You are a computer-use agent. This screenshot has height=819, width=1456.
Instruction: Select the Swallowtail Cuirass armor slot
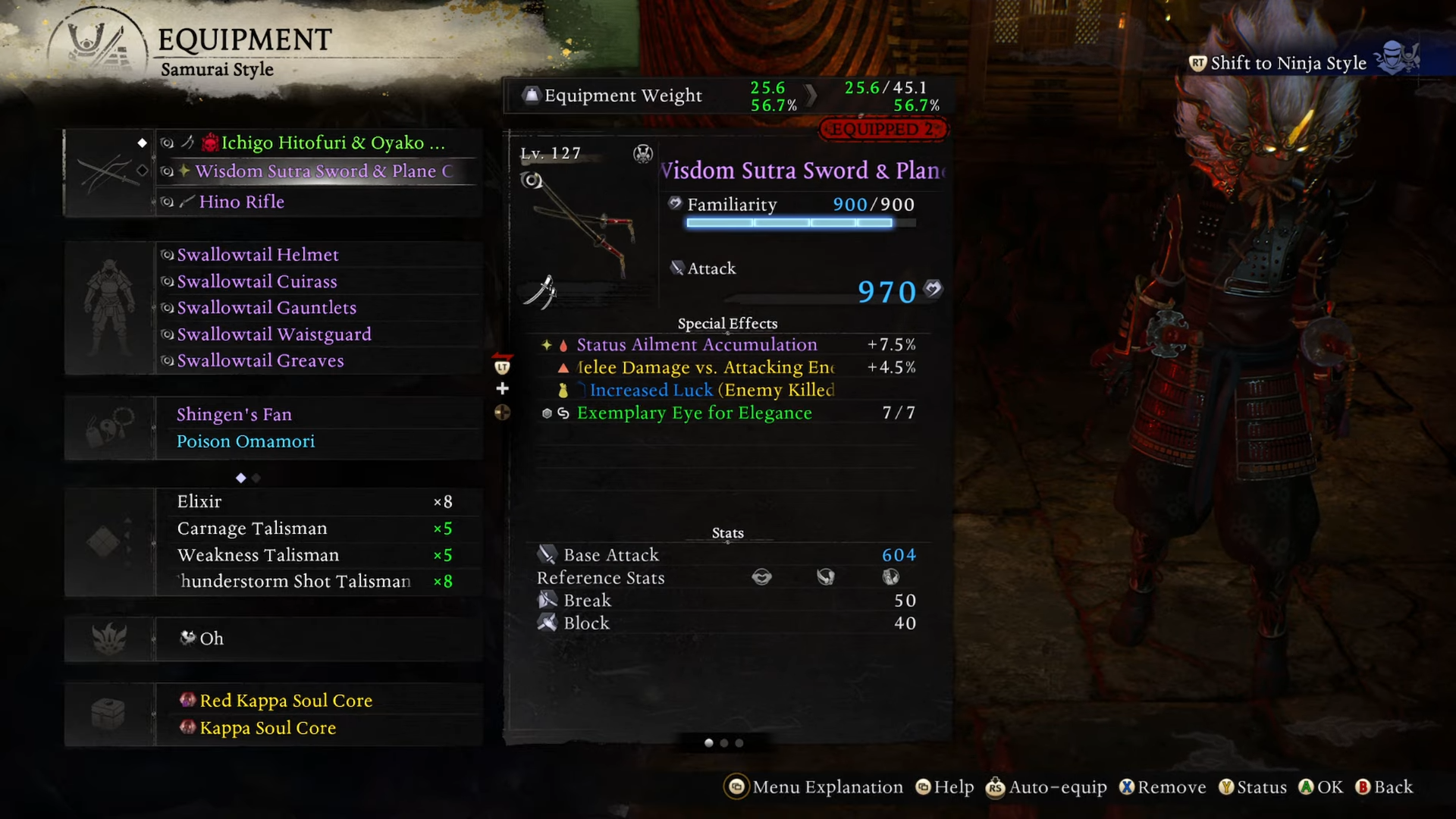tap(257, 281)
